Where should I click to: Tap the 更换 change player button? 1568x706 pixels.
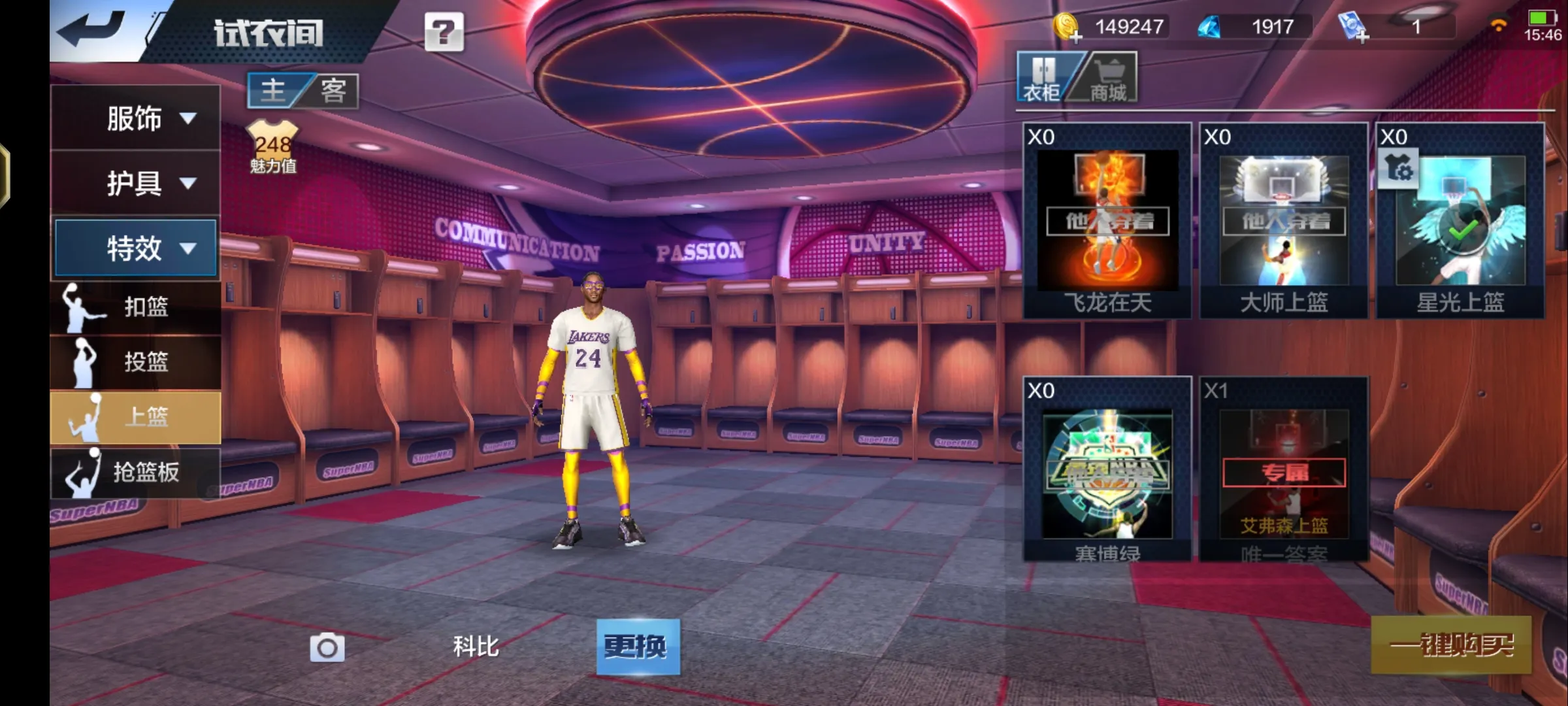(x=638, y=647)
